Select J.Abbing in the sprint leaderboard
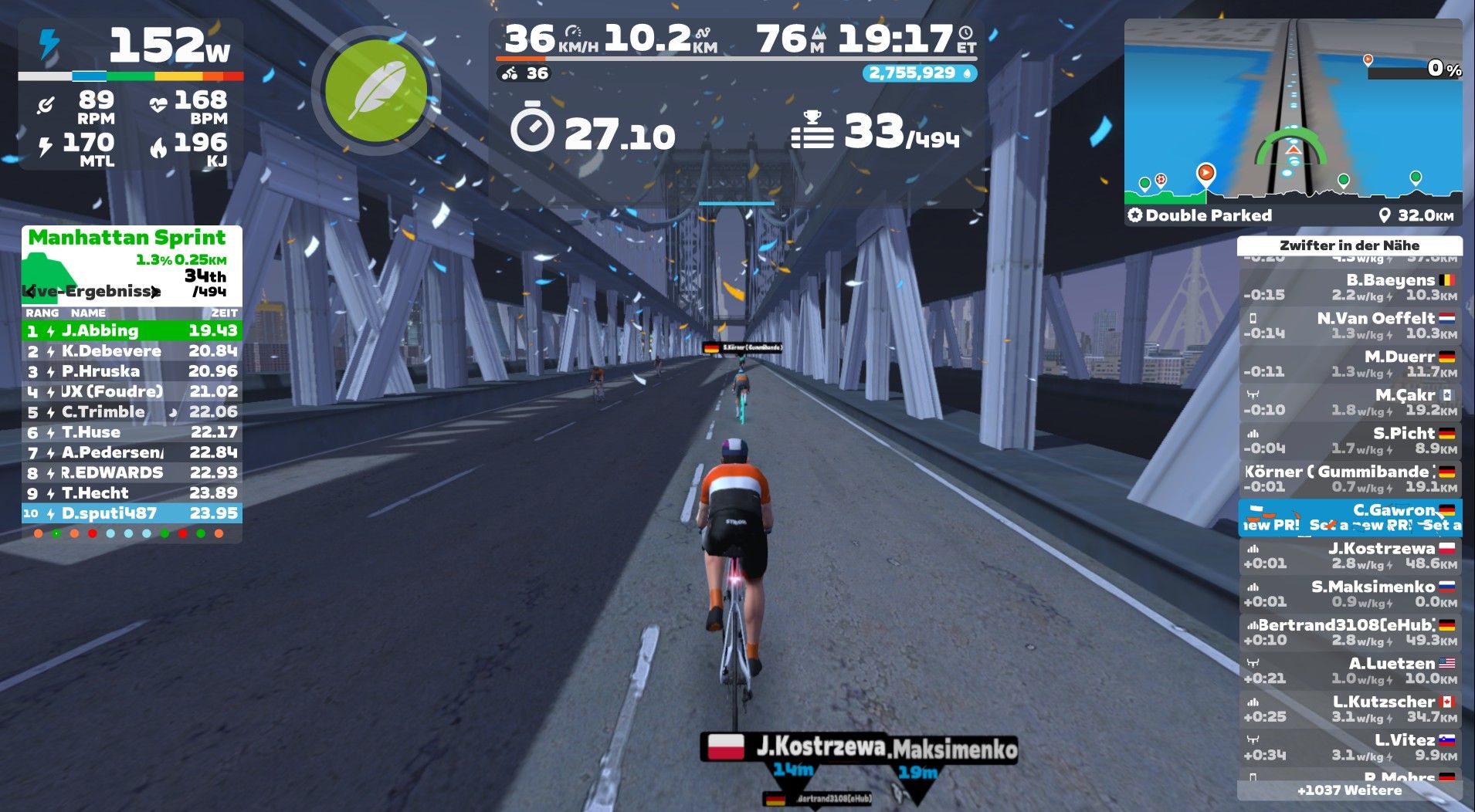The height and width of the screenshot is (812, 1475). coord(131,331)
